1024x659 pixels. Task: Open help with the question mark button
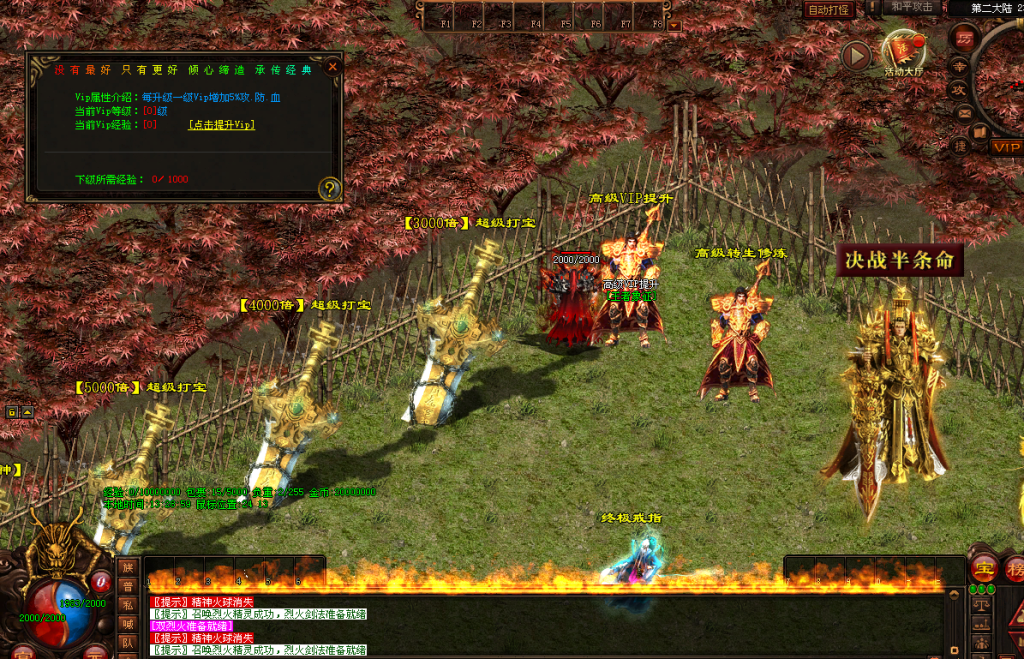click(329, 188)
